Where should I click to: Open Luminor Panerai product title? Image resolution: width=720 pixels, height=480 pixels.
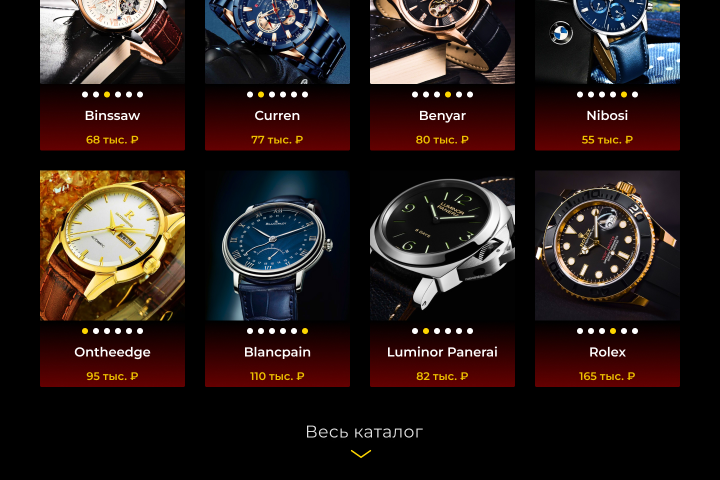pos(442,352)
